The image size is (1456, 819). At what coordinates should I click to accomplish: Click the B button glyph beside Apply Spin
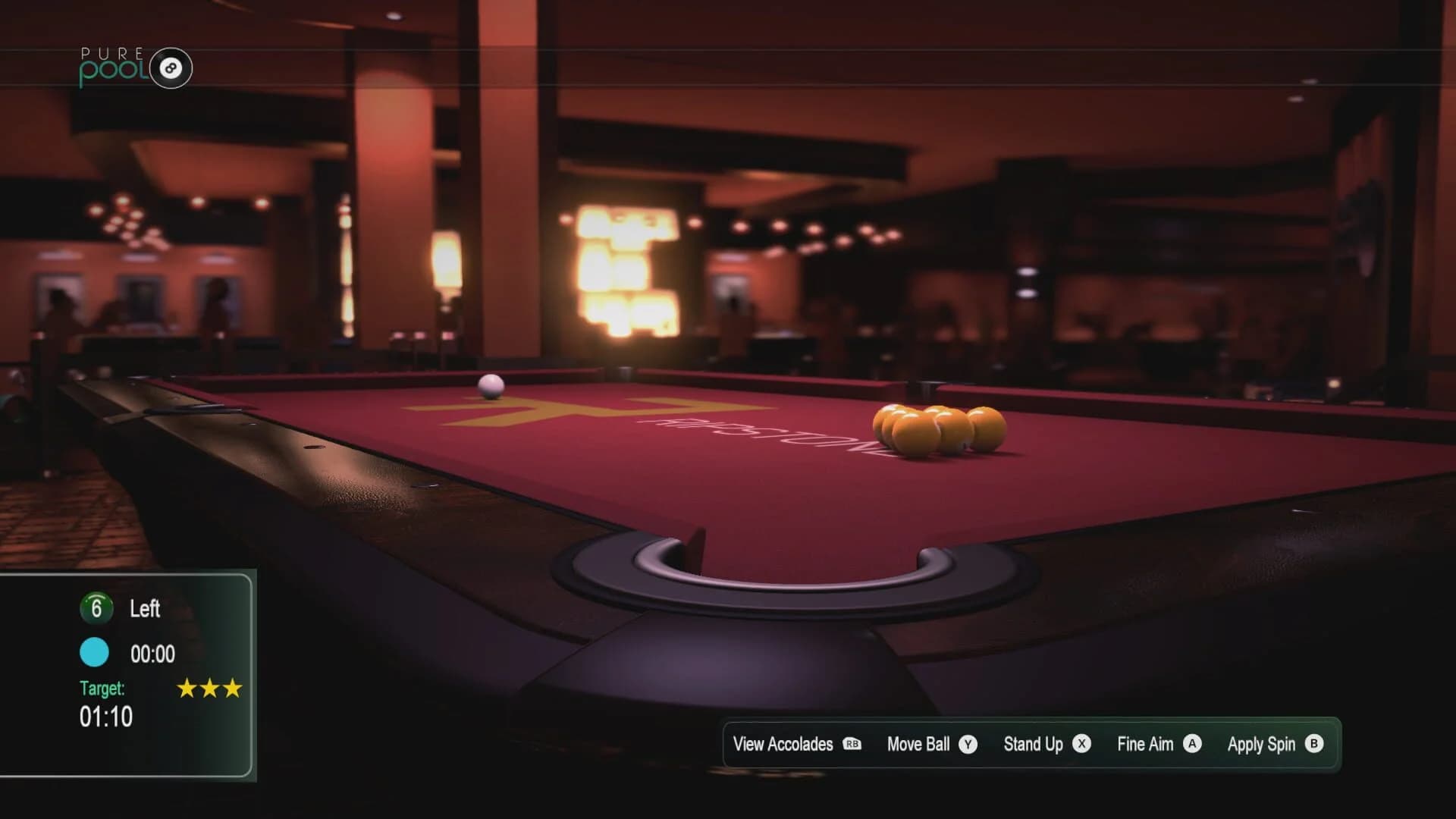[x=1316, y=745]
